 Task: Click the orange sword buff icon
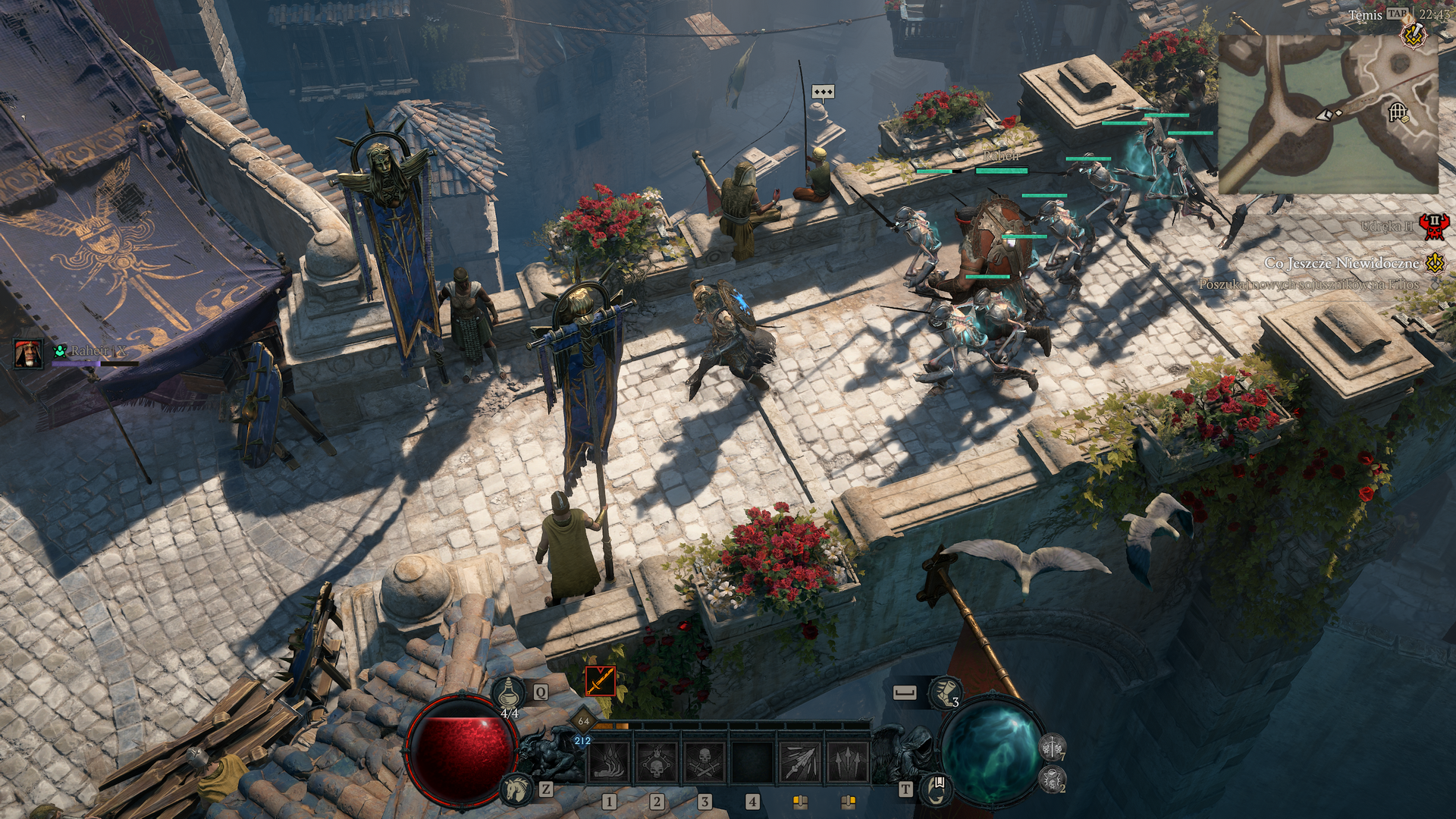[600, 680]
